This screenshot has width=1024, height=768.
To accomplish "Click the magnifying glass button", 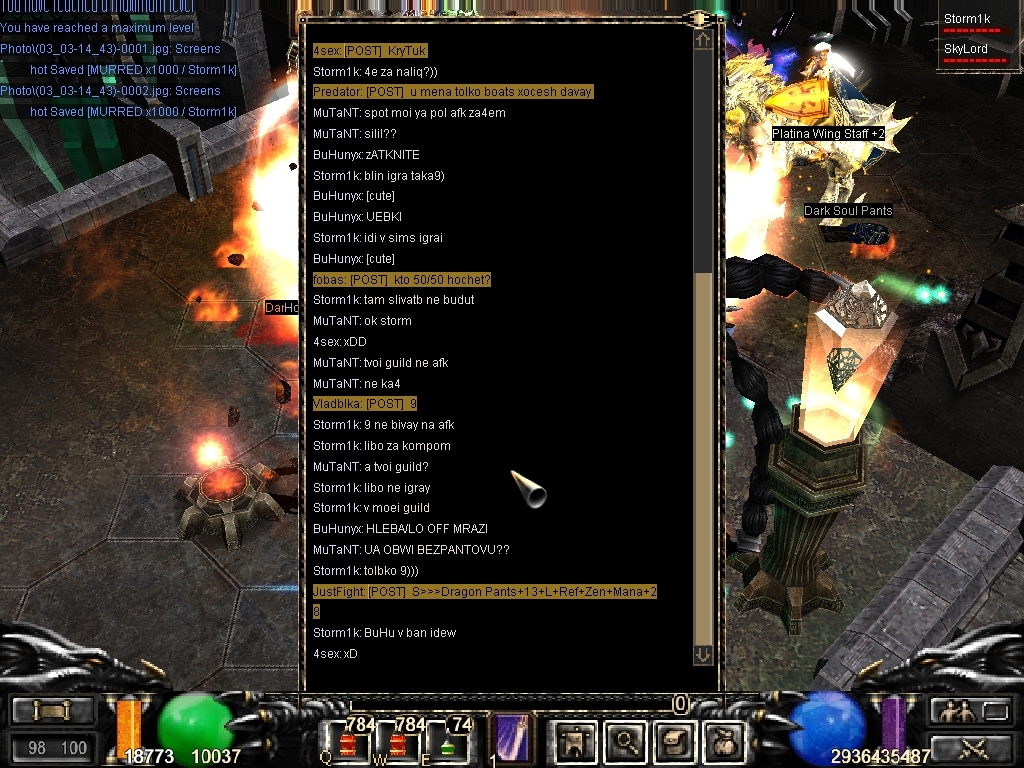I will pyautogui.click(x=627, y=741).
